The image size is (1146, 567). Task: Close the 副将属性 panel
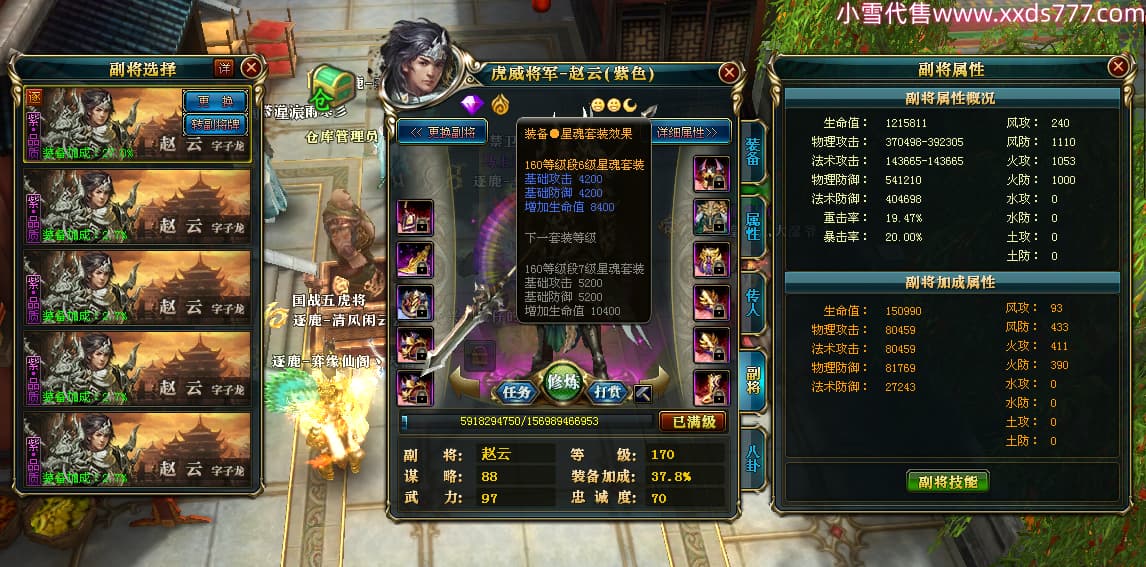pos(1118,67)
